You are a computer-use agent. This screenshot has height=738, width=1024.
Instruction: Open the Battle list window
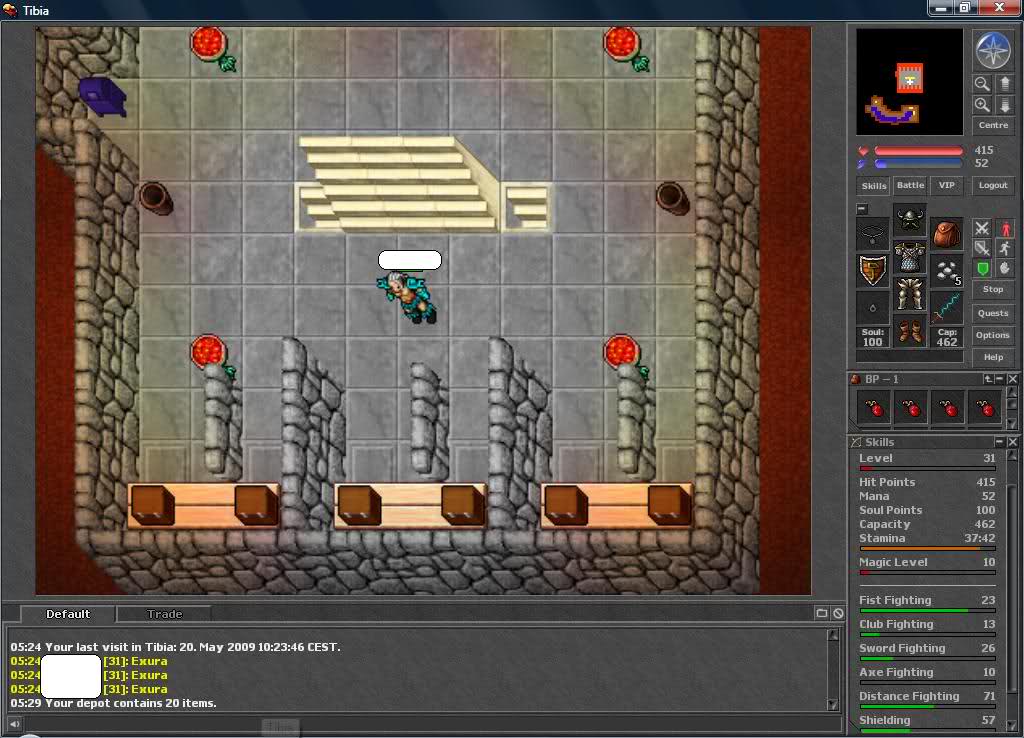[x=910, y=186]
